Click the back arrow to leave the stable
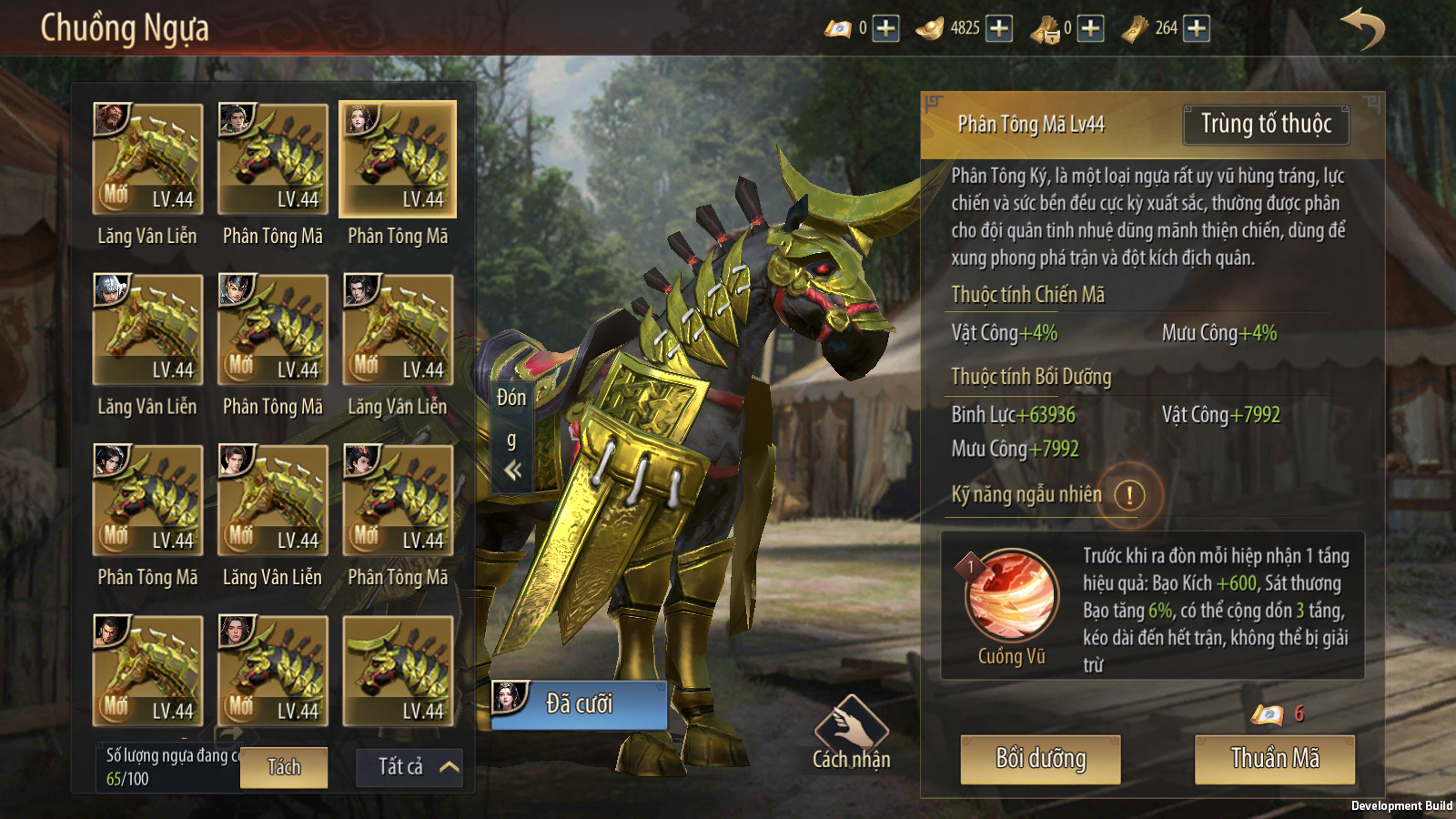Screen dimensions: 1456x819 coord(1361,29)
